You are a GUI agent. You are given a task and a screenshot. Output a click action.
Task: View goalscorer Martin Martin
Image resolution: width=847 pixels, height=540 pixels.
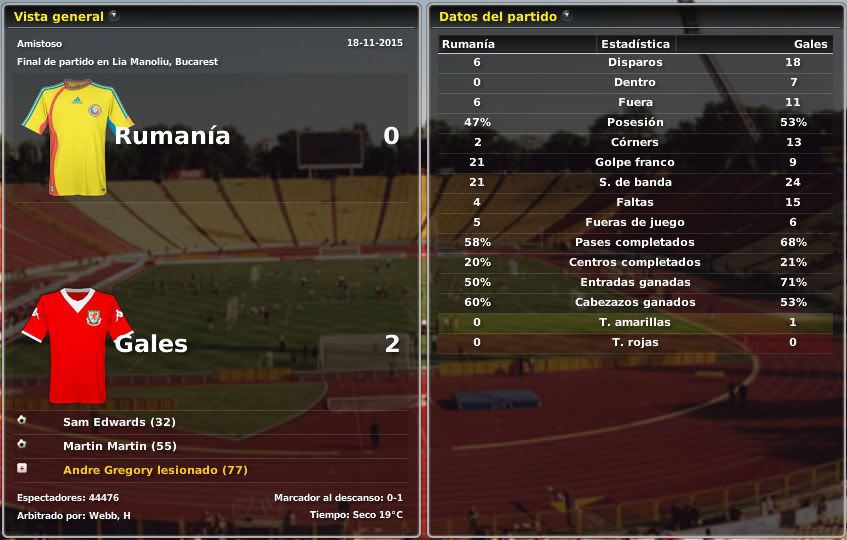(119, 446)
